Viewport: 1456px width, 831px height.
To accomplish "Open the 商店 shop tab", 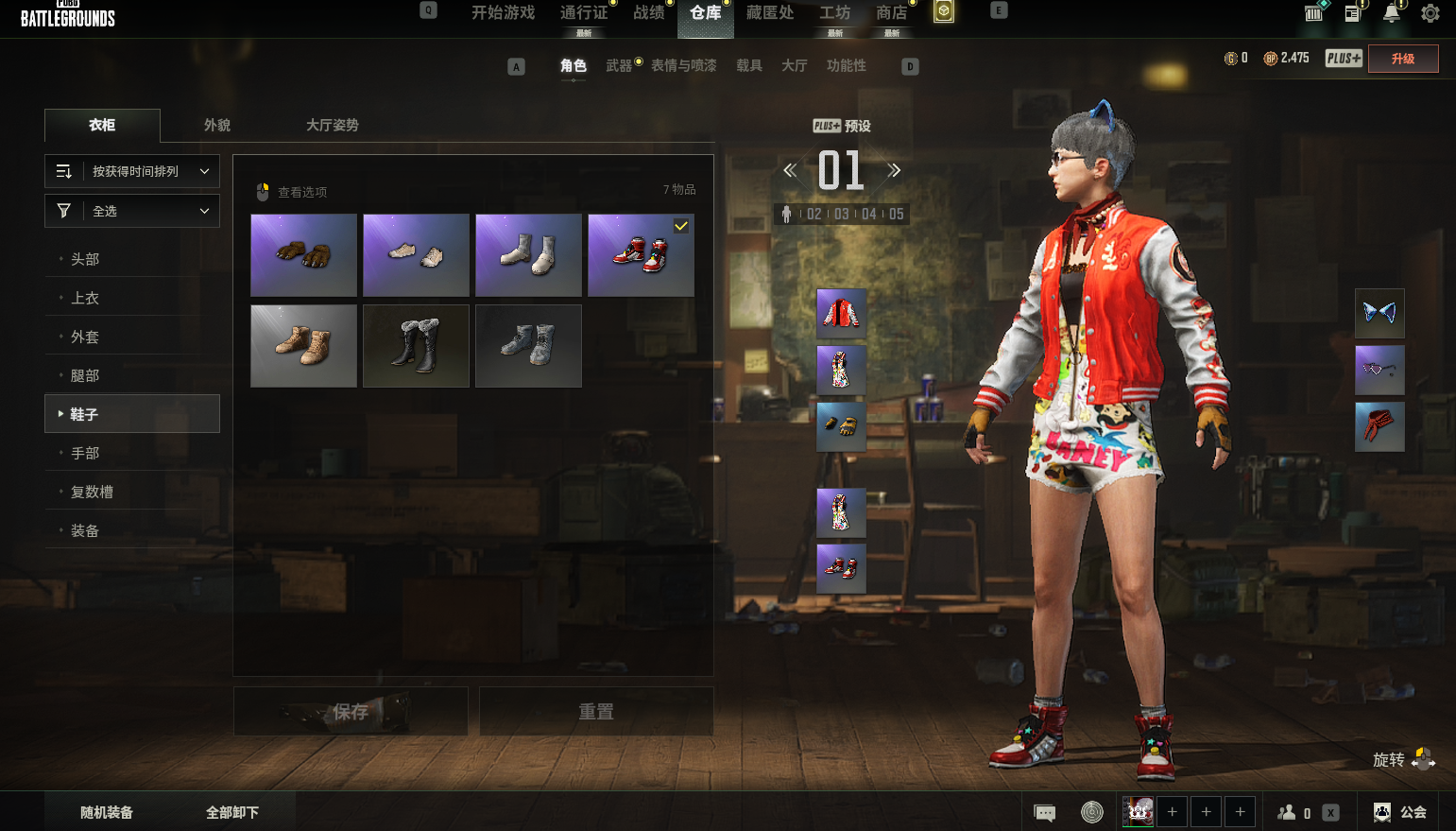I will pos(891,13).
